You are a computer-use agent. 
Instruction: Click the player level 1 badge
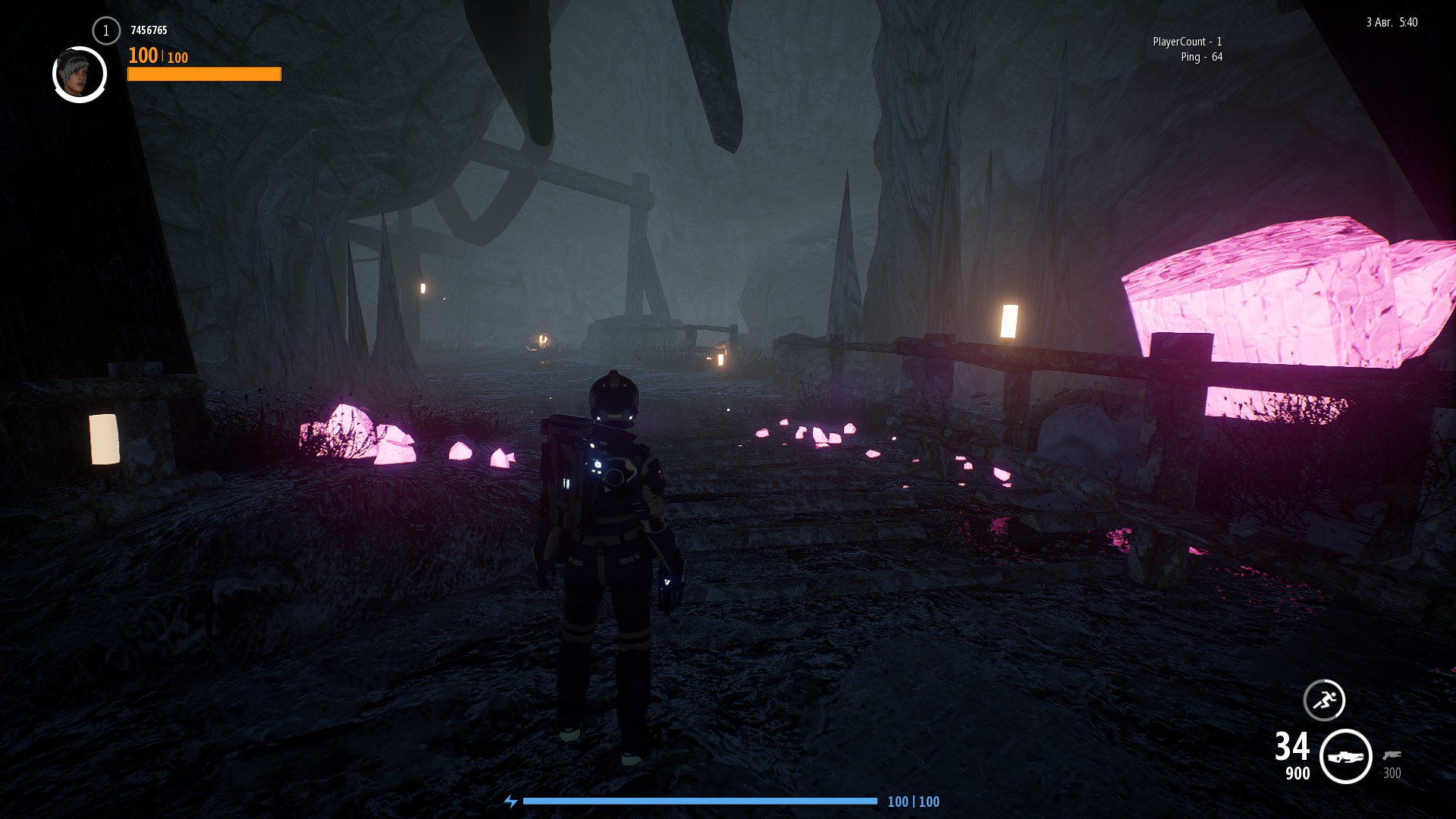[x=106, y=31]
